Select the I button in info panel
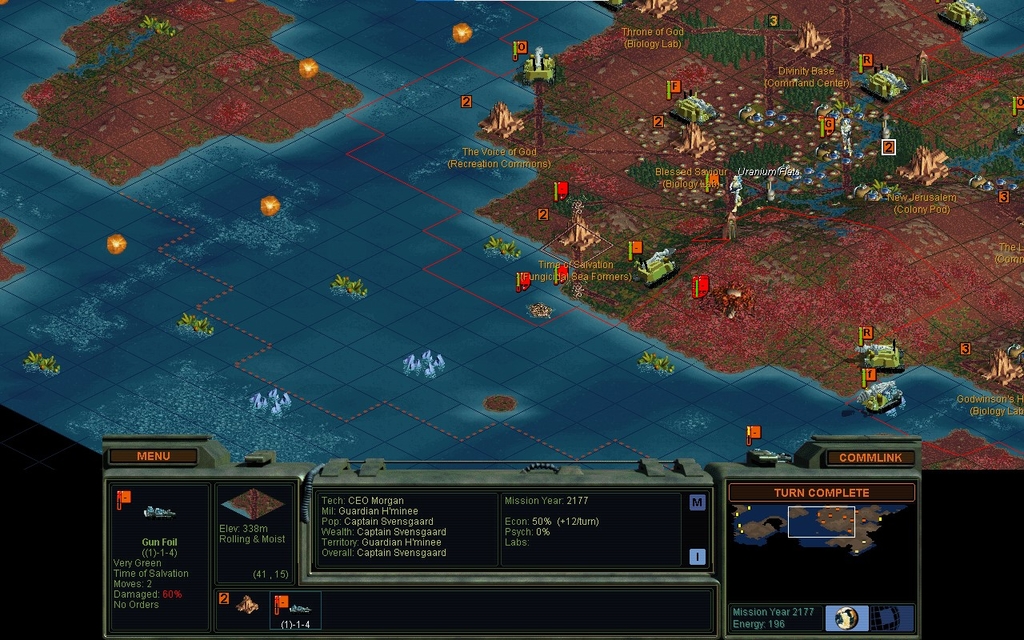 click(x=697, y=556)
